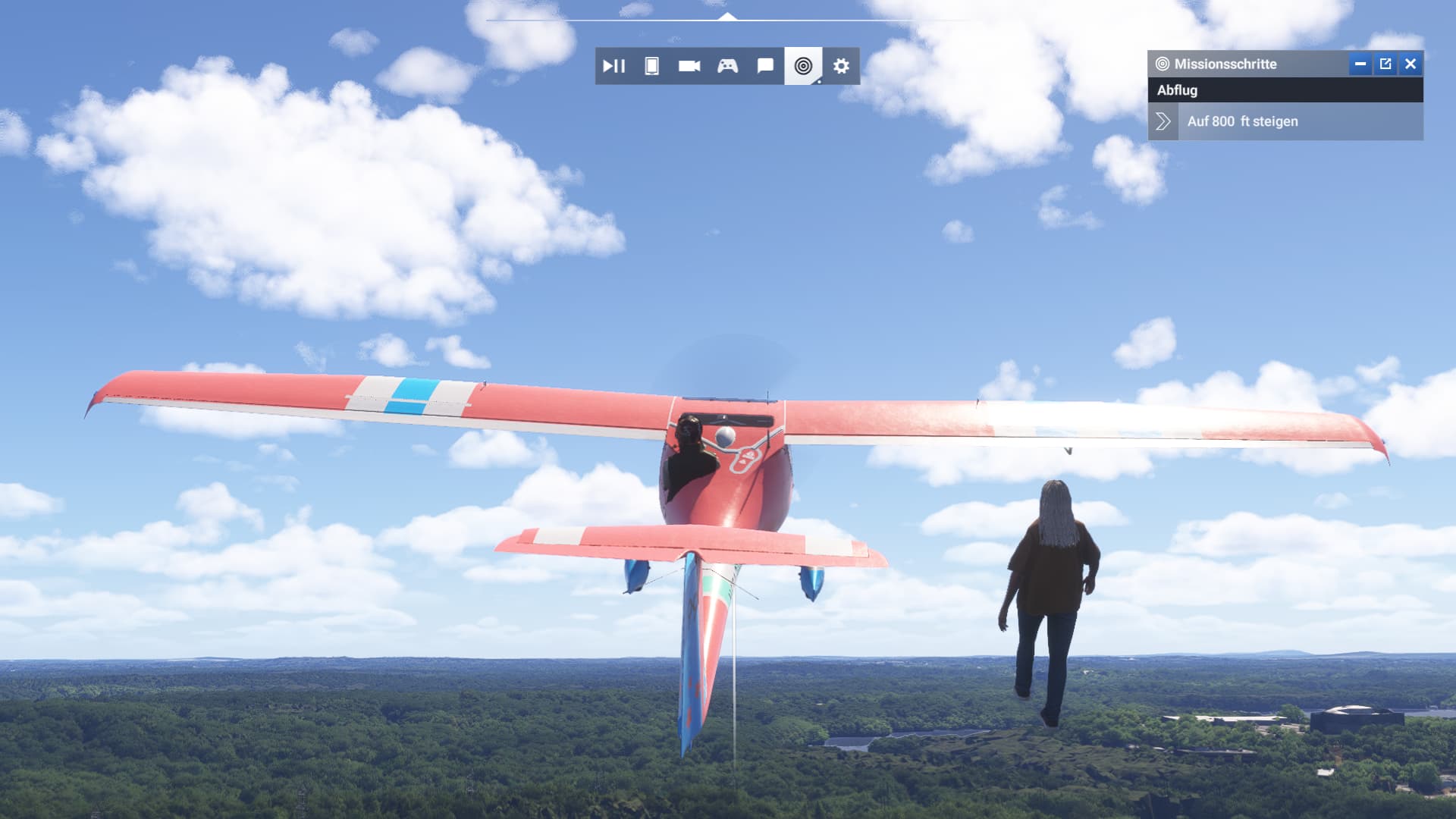Open the camera options panel
Viewport: 1456px width, 819px height.
[689, 66]
